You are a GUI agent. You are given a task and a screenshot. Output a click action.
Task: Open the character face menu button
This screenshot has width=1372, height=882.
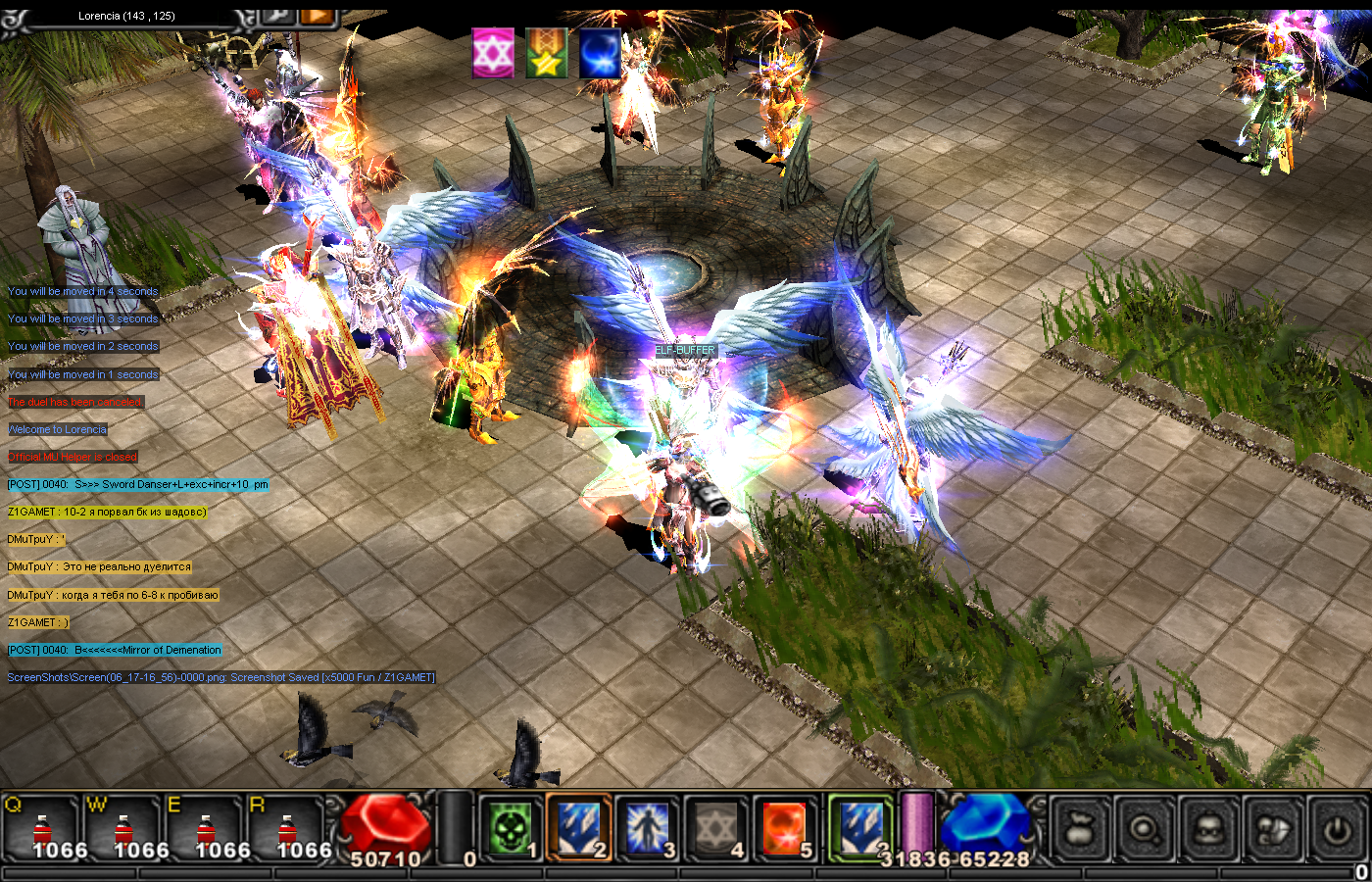[1208, 830]
